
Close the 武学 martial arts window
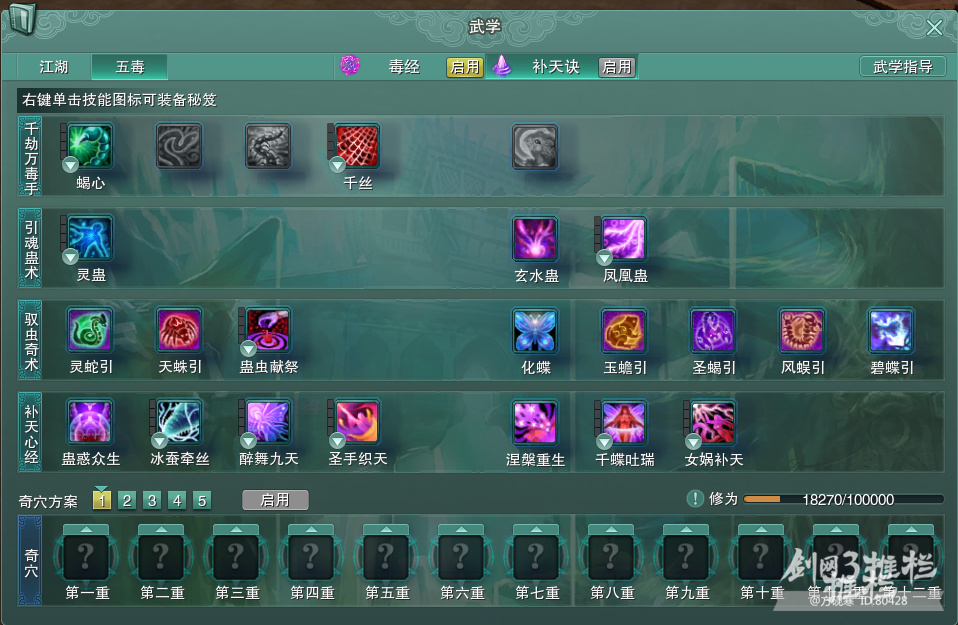point(934,28)
